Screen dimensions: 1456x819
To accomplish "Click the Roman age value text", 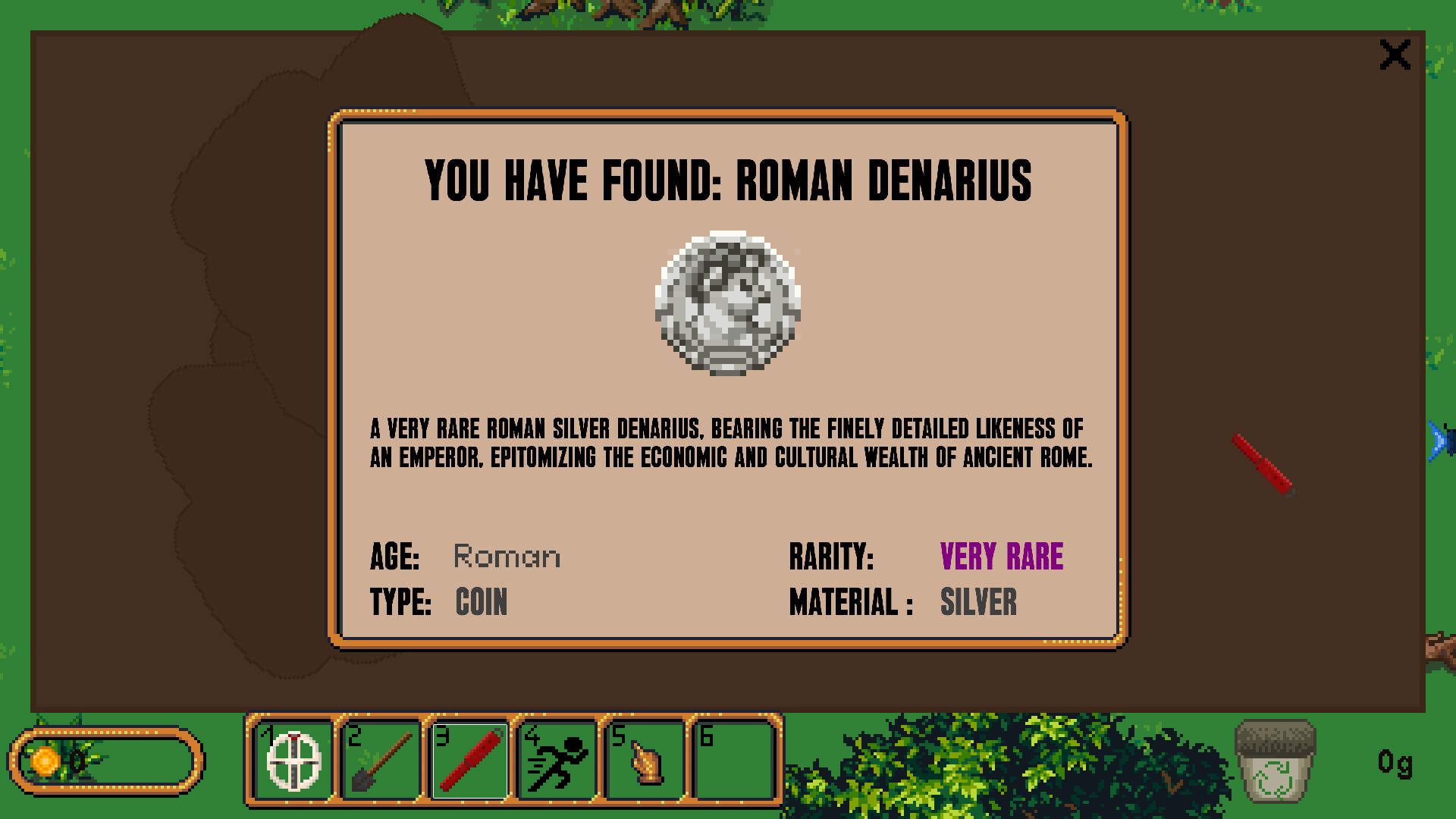I will 507,556.
